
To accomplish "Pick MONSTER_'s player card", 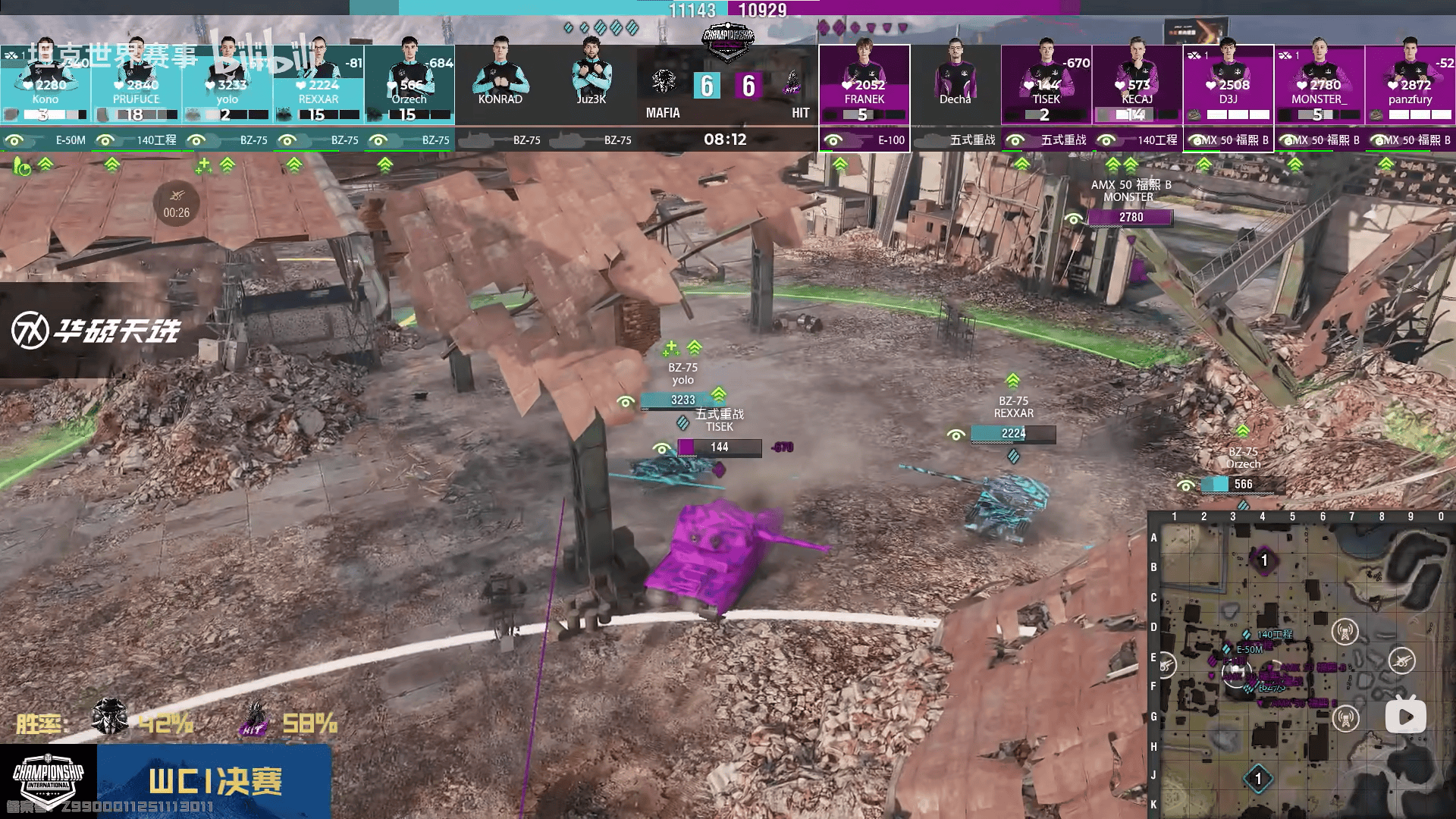I will click(1319, 83).
